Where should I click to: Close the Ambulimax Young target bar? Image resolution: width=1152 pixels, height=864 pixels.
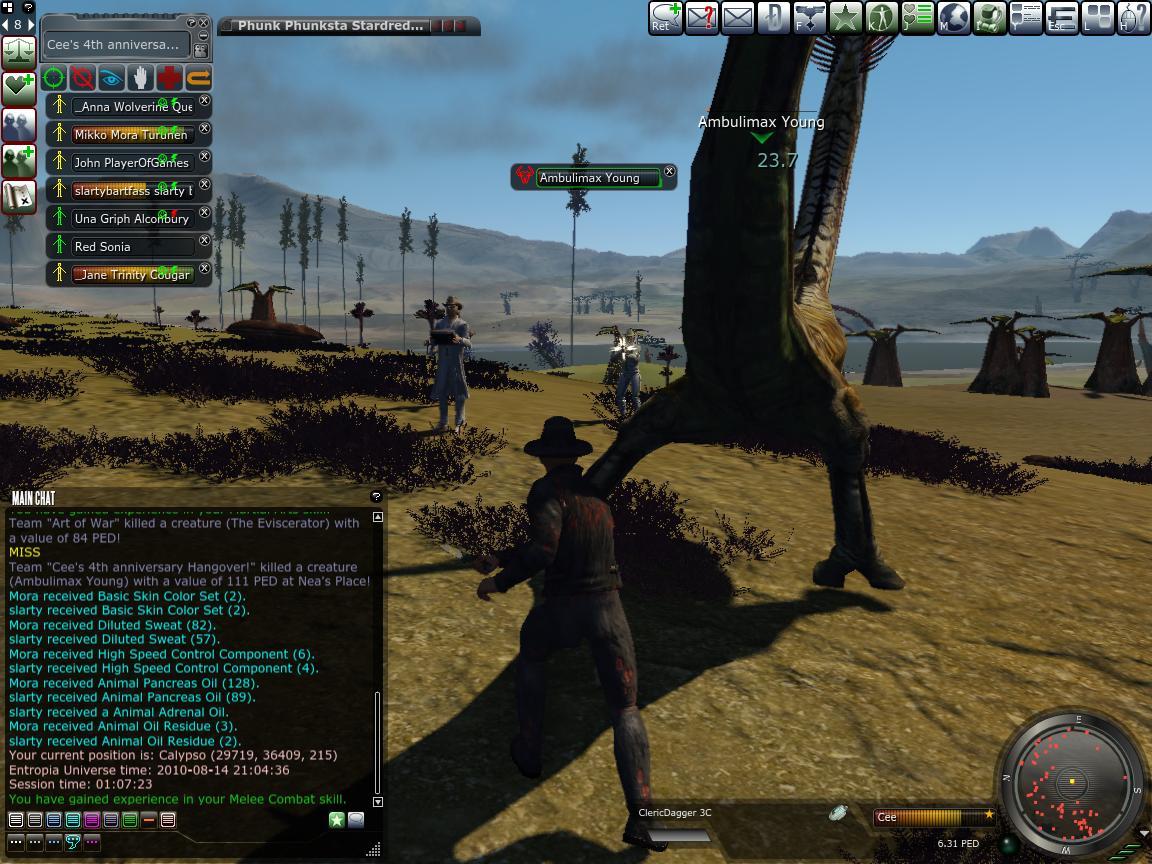670,172
